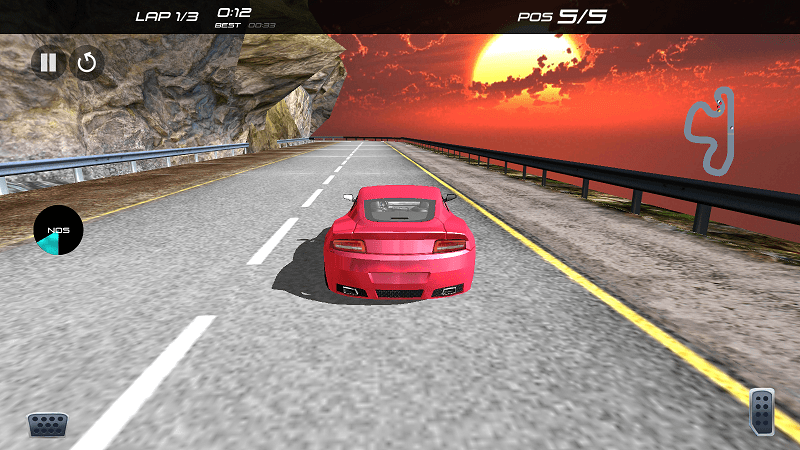
Task: Pause the race
Action: [47, 63]
